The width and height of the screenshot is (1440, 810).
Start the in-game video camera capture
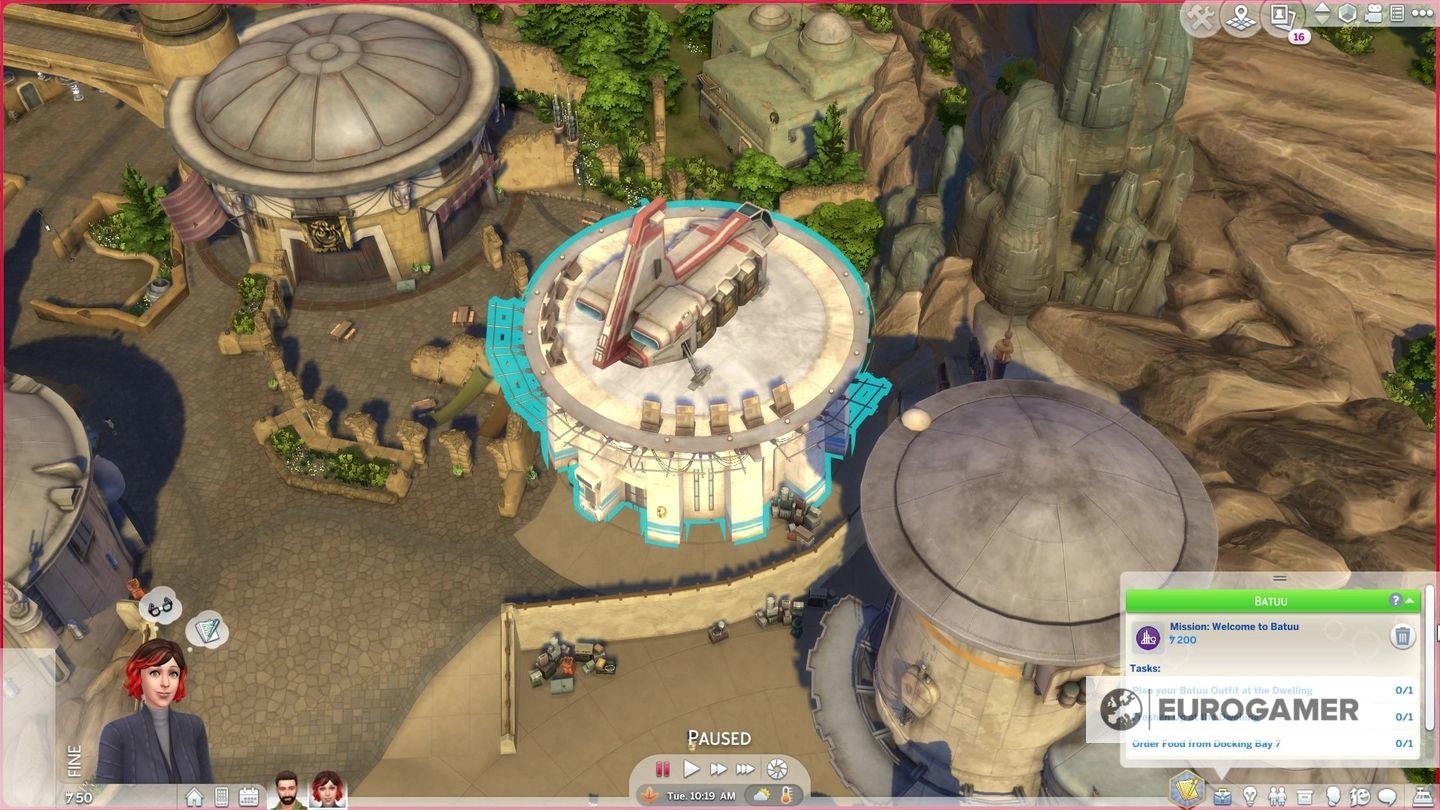(x=1372, y=14)
